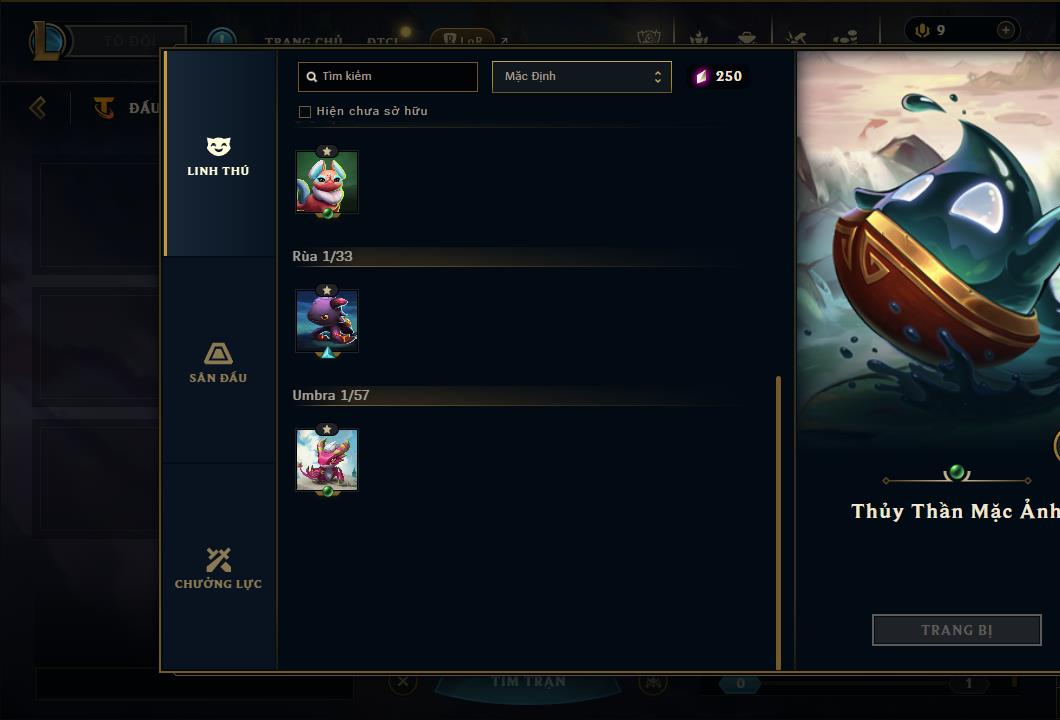Viewport: 1060px width, 720px height.
Task: Toggle the Hiện chưa sở hữu checkbox
Action: tap(305, 112)
